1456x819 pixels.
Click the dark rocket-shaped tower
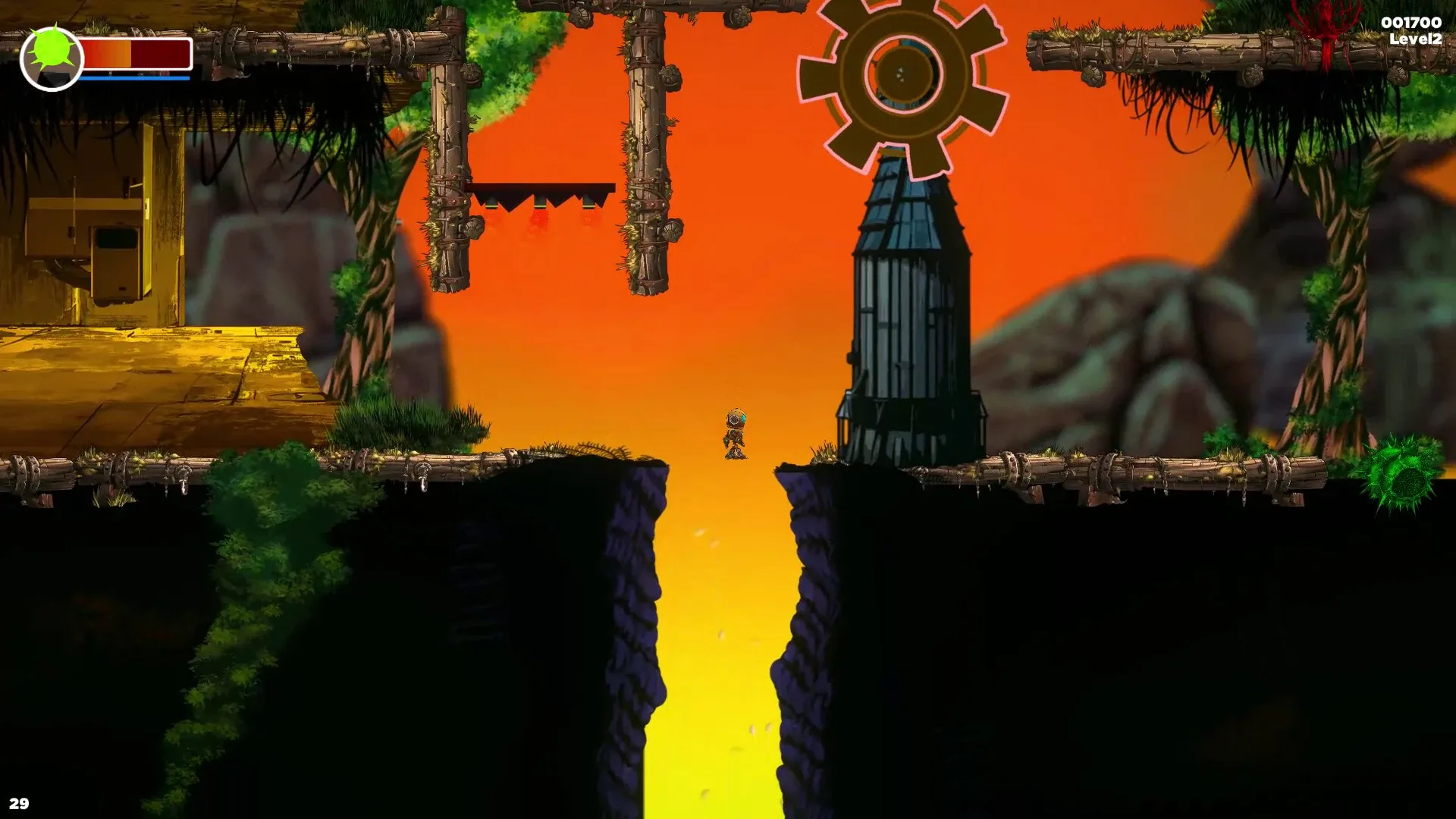tap(906, 303)
